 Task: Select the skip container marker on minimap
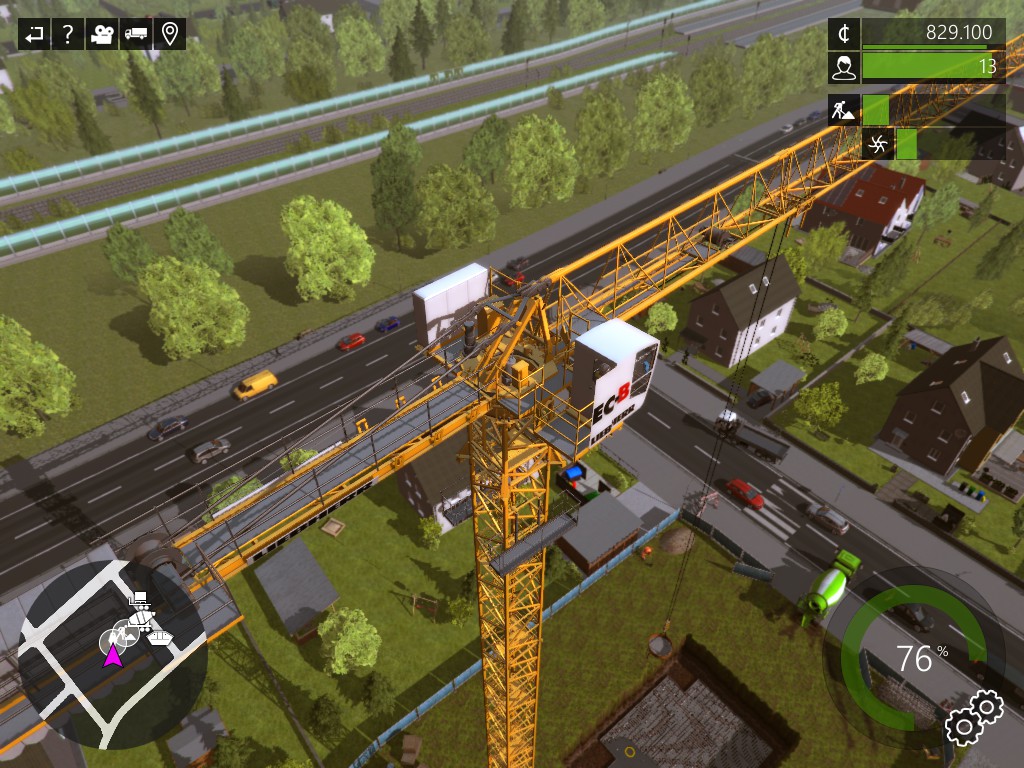tap(160, 636)
